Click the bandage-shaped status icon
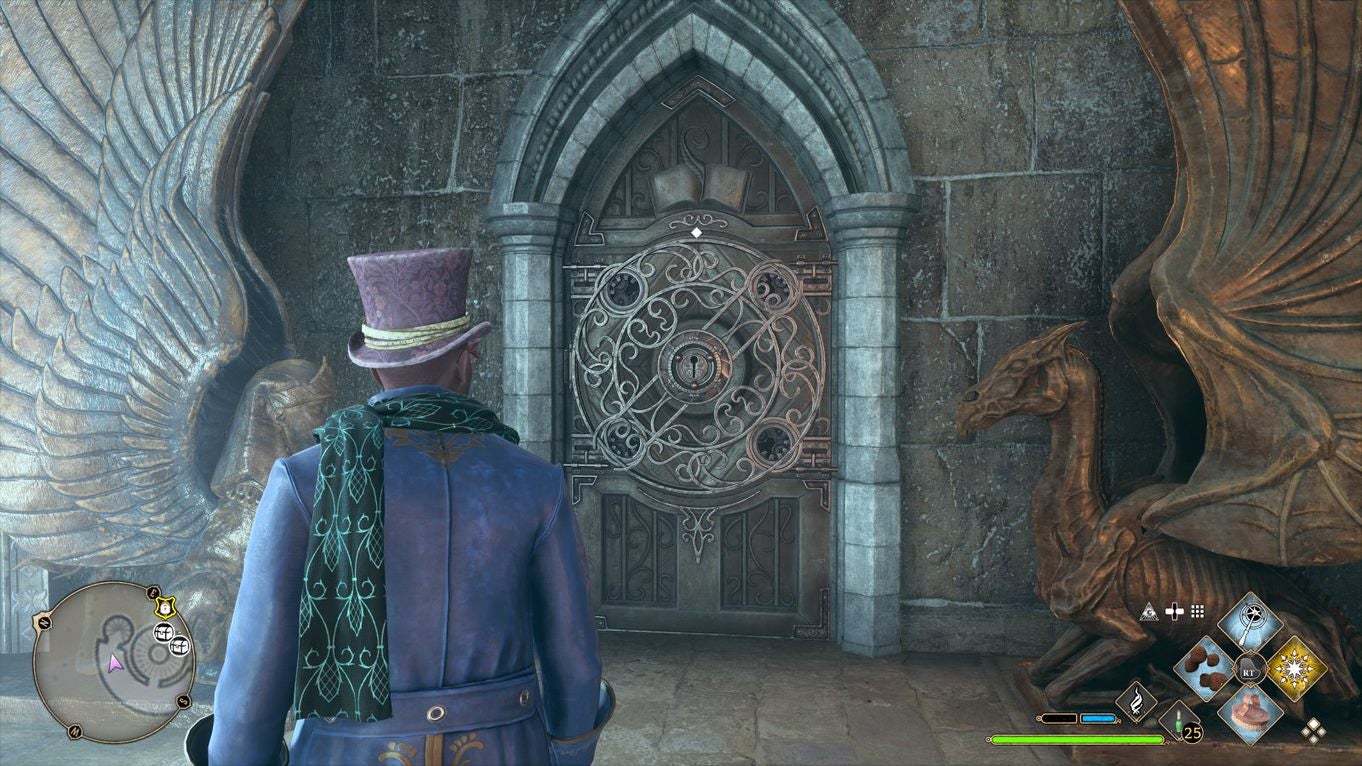Viewport: 1362px width, 766px height. (1173, 610)
